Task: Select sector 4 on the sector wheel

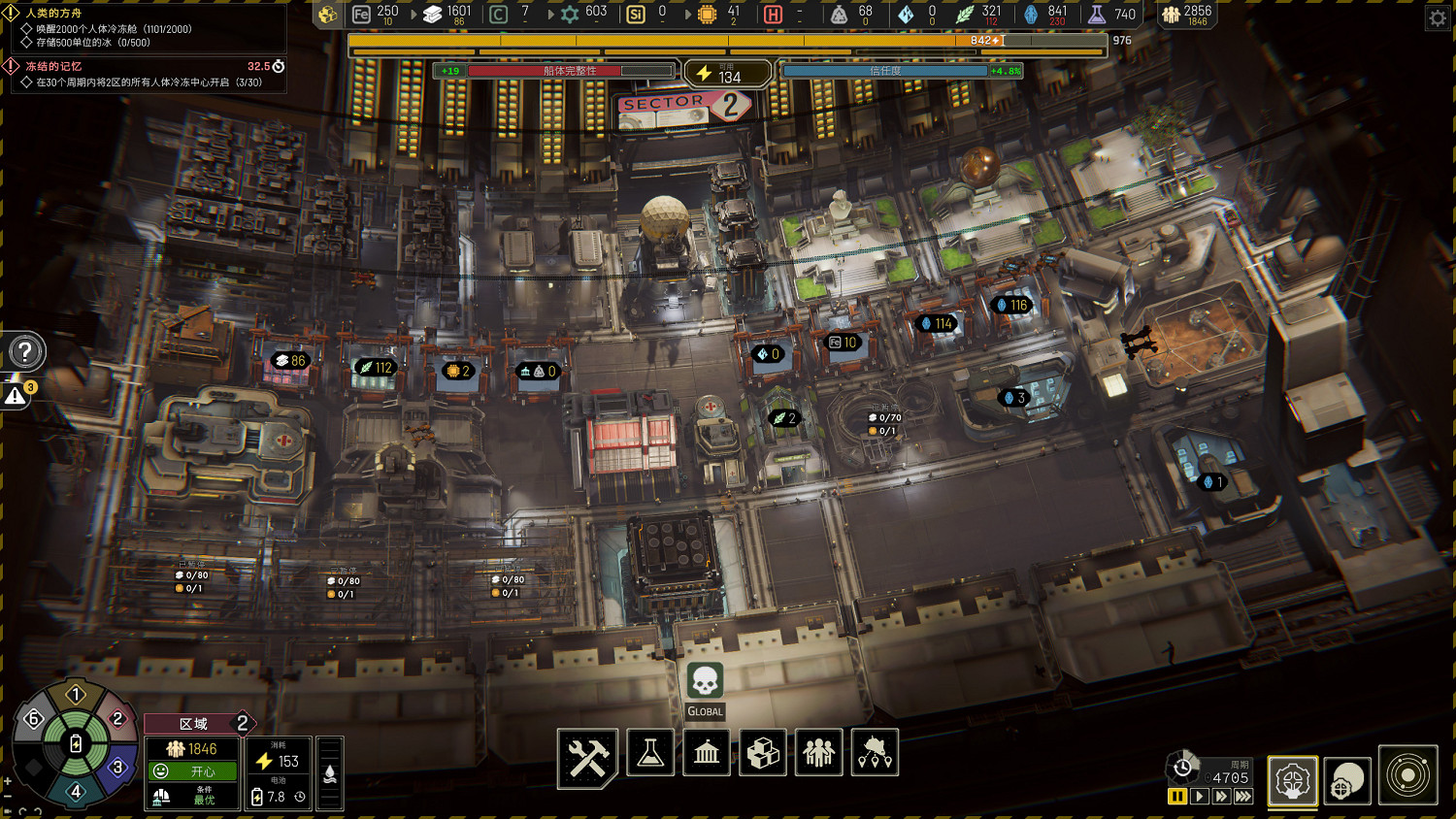Action: coord(76,791)
